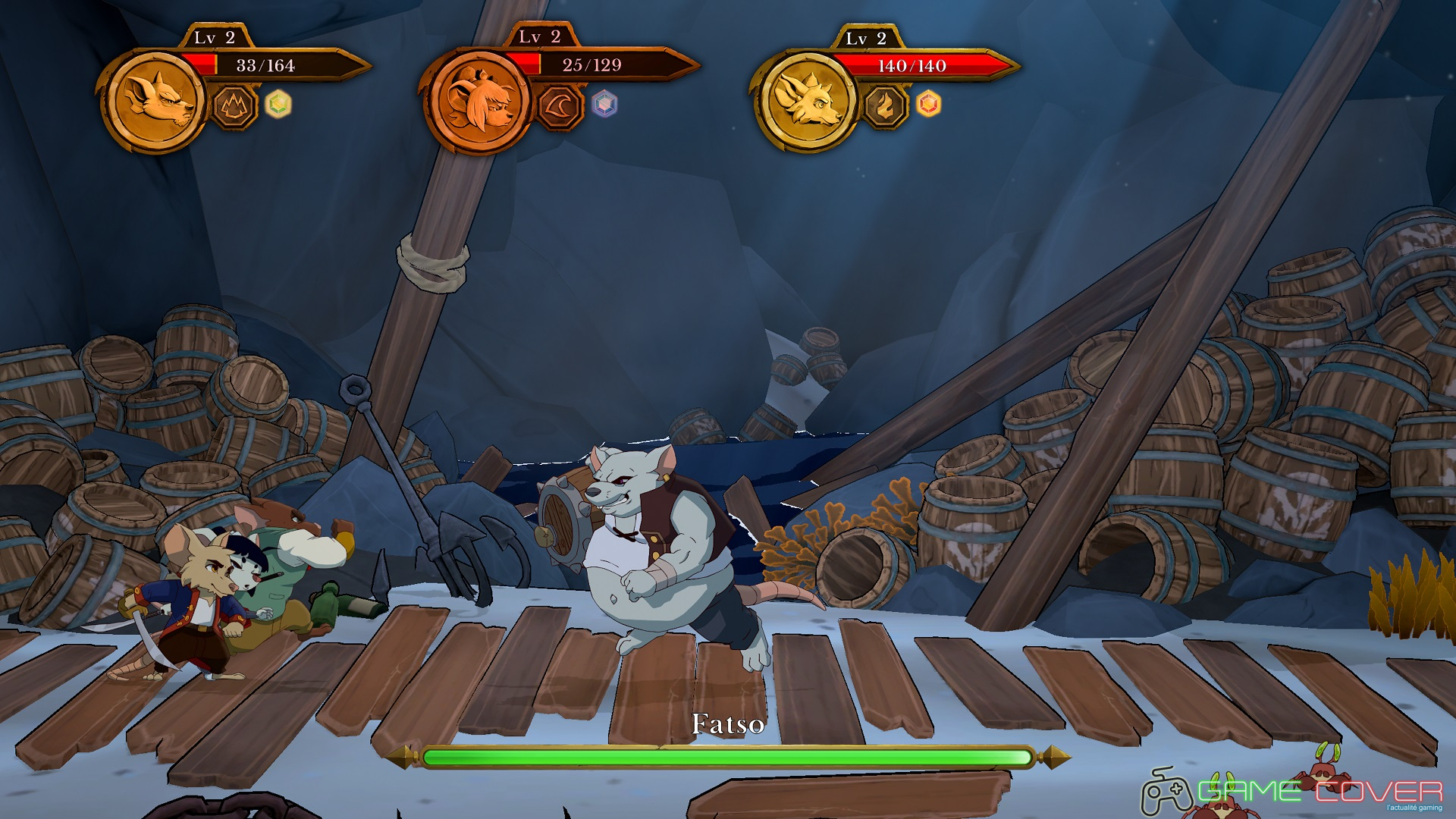Click the pale blue gem icon
This screenshot has height=819, width=1456.
(x=604, y=104)
